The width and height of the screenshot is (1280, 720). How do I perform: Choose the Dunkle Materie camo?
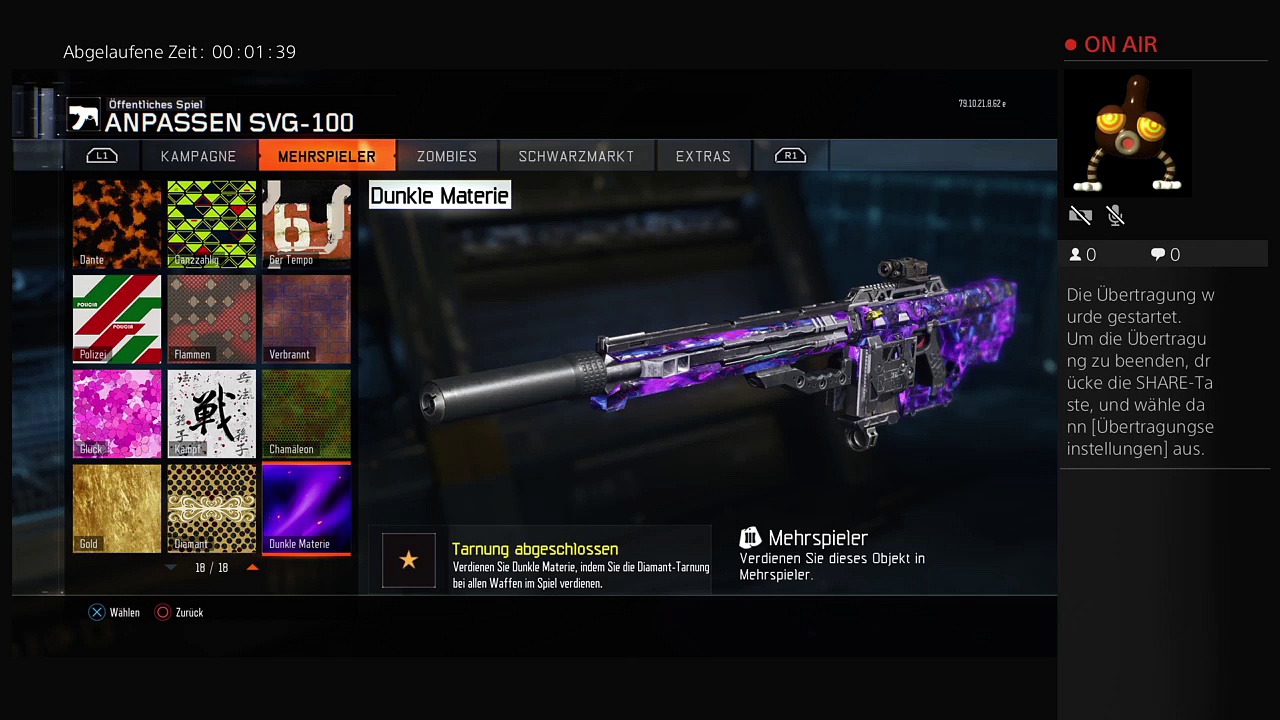pyautogui.click(x=306, y=508)
